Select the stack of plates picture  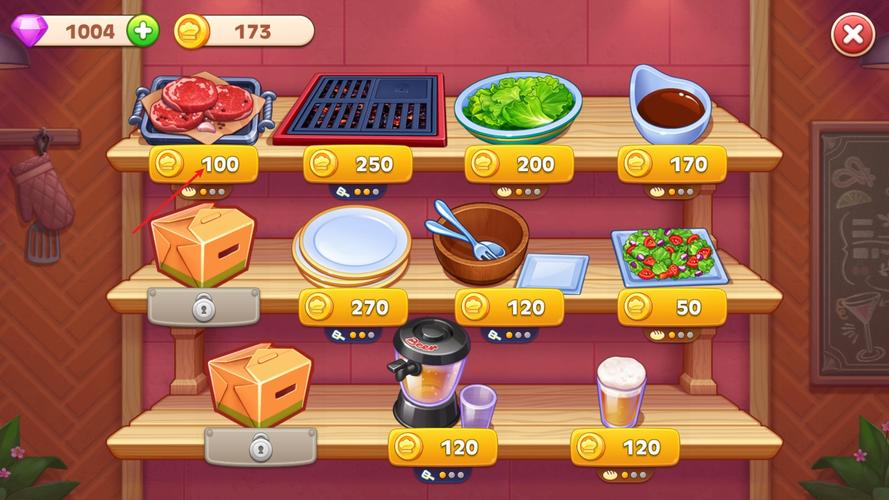[x=352, y=246]
